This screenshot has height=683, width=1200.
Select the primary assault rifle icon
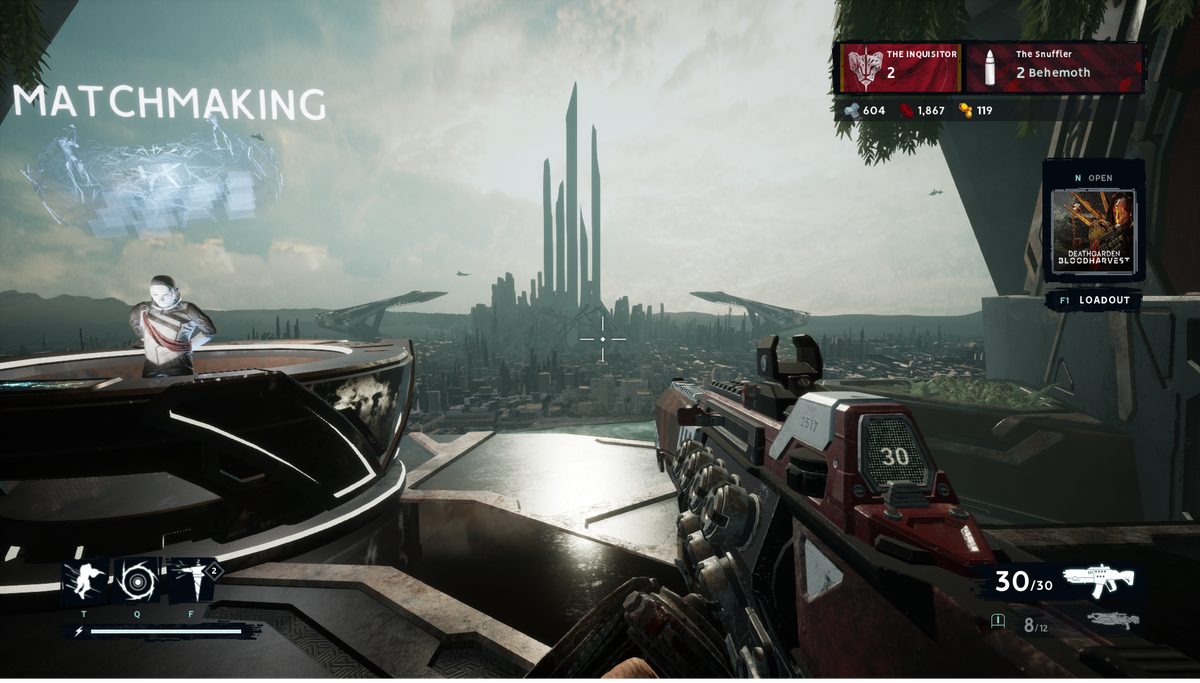pos(1098,580)
